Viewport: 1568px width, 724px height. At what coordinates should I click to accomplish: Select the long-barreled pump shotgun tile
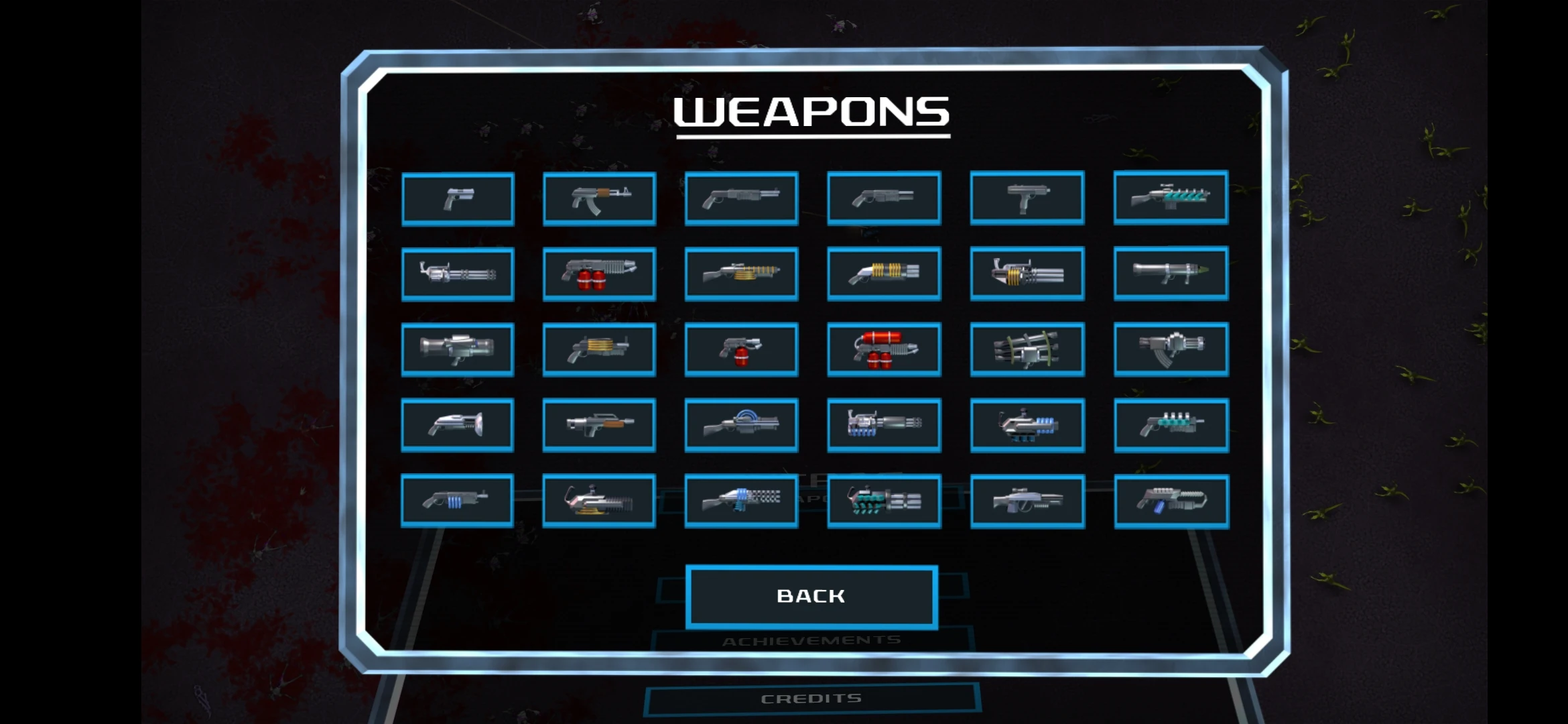coord(741,198)
